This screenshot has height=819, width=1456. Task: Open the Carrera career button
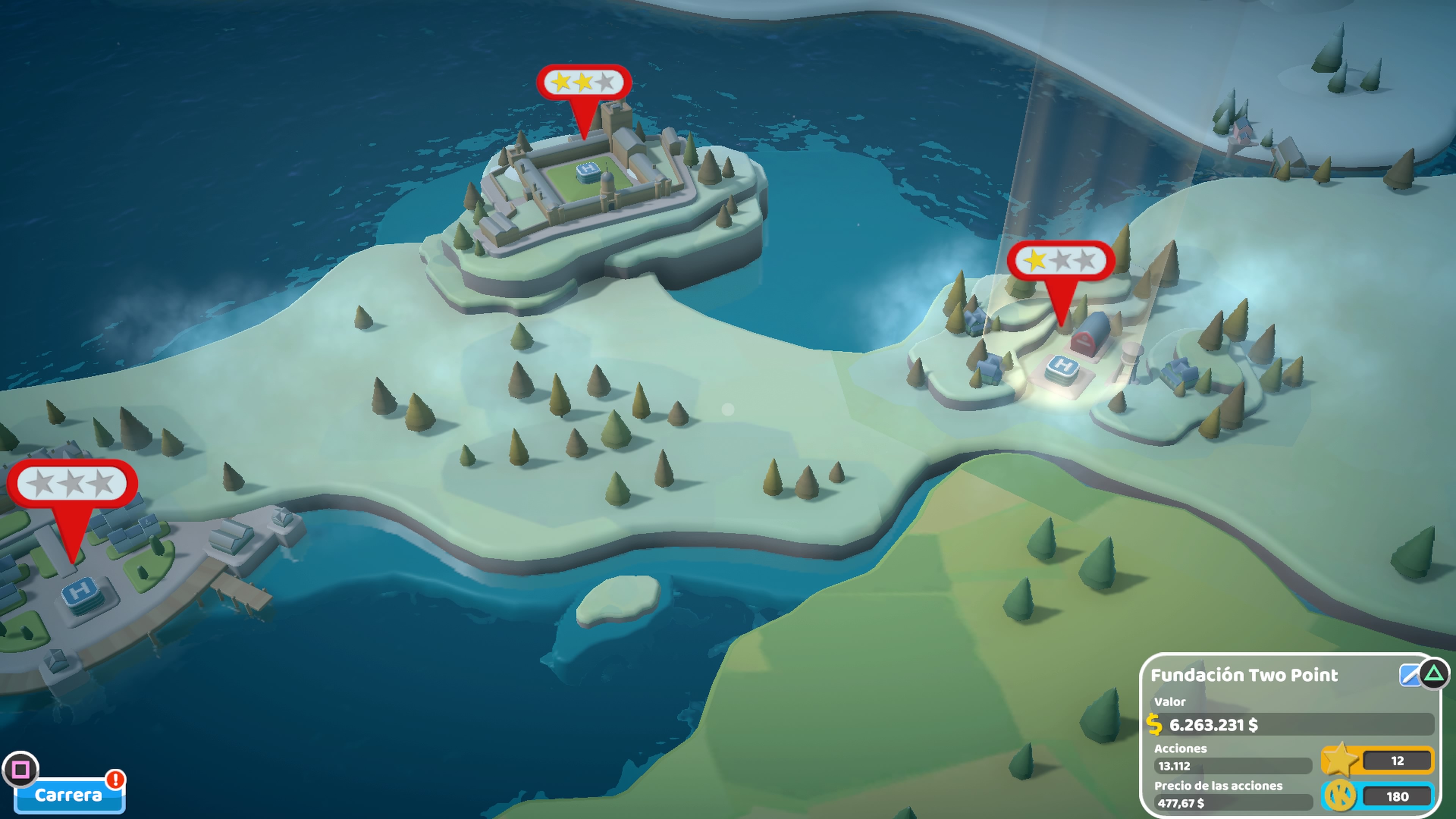[x=69, y=795]
